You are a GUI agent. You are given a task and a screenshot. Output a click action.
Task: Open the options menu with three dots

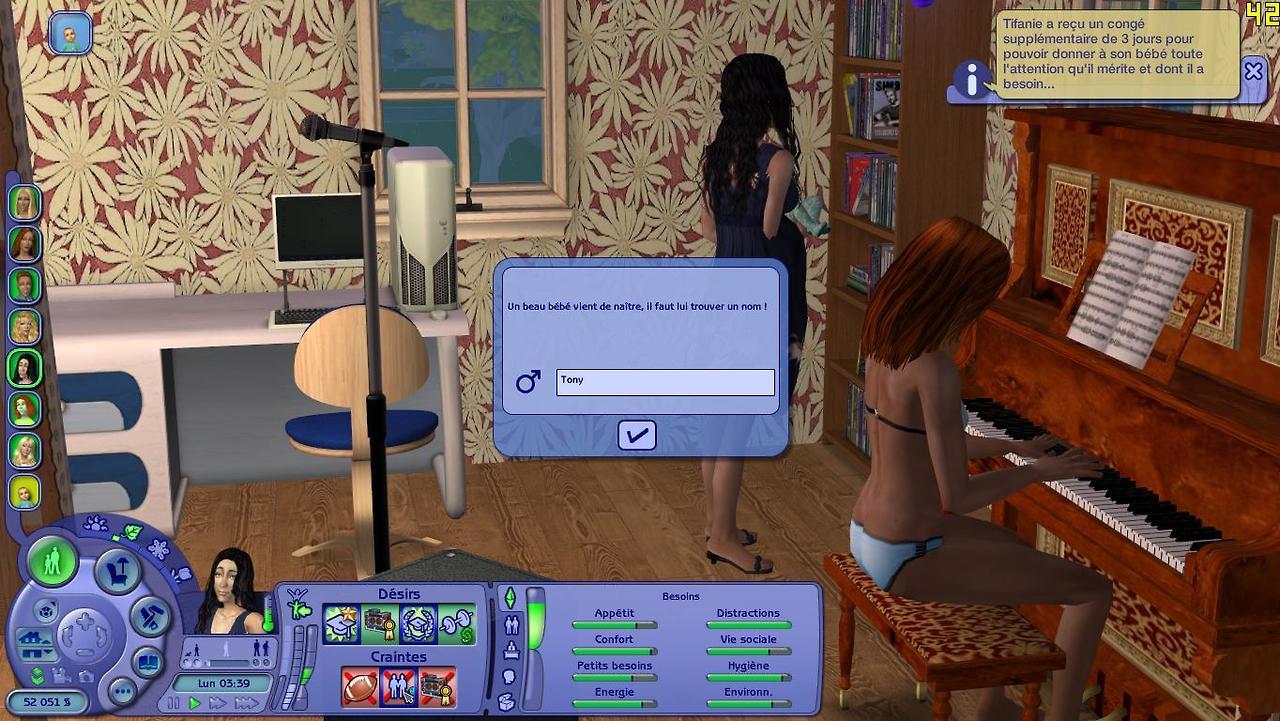pos(122,691)
